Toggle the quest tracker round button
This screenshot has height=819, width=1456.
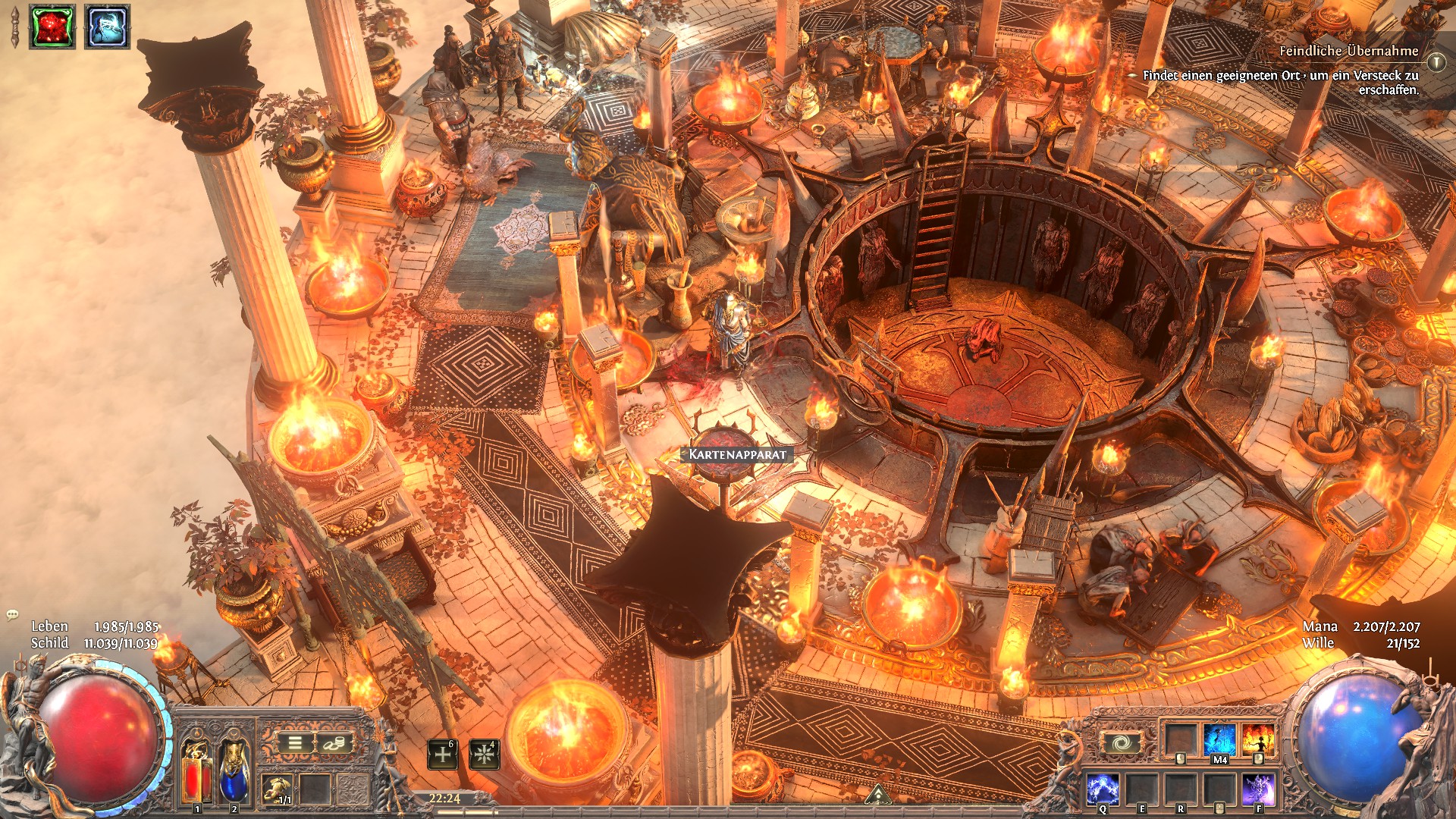[x=1436, y=61]
